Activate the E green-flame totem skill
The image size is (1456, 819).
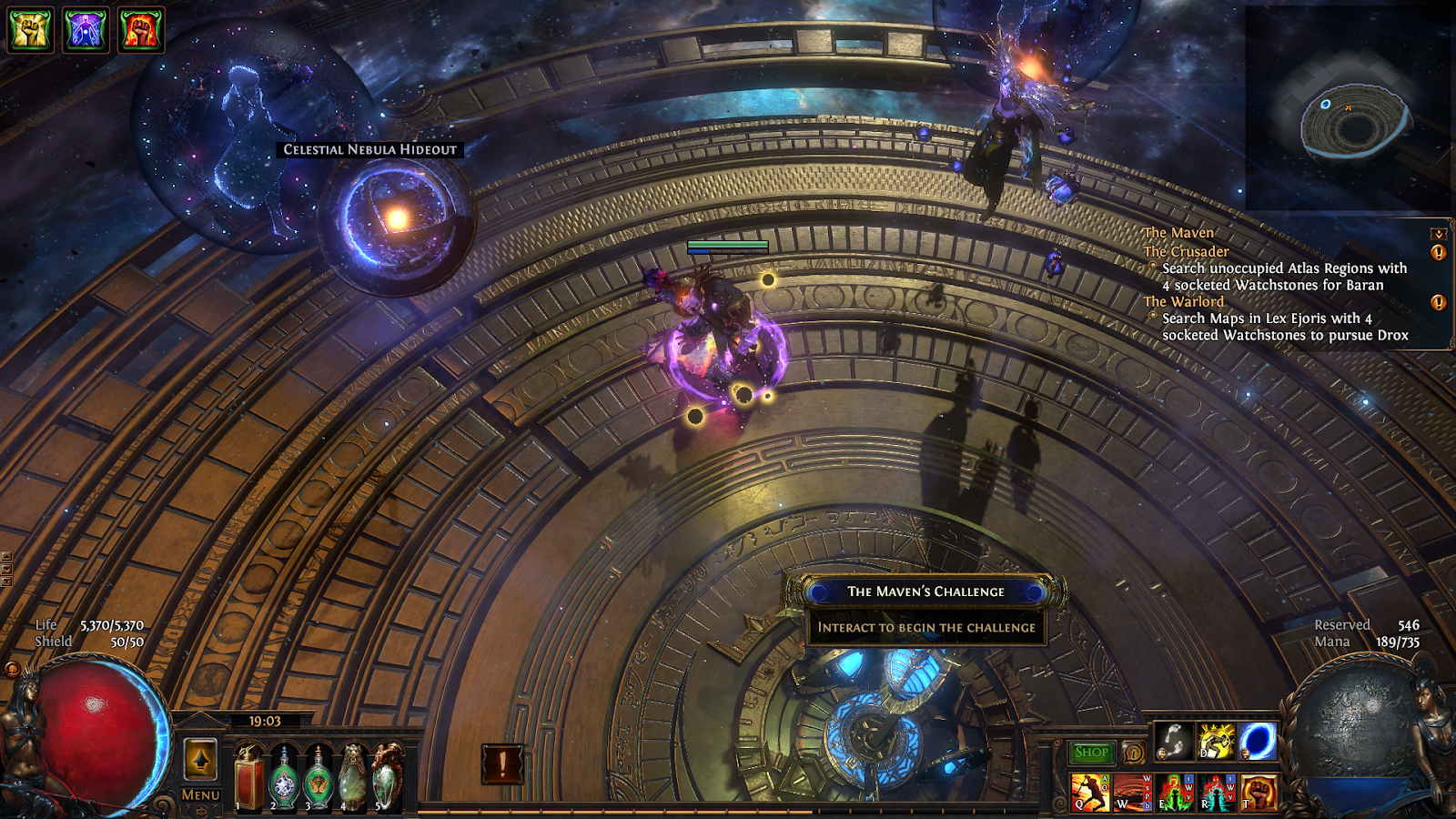[1175, 792]
